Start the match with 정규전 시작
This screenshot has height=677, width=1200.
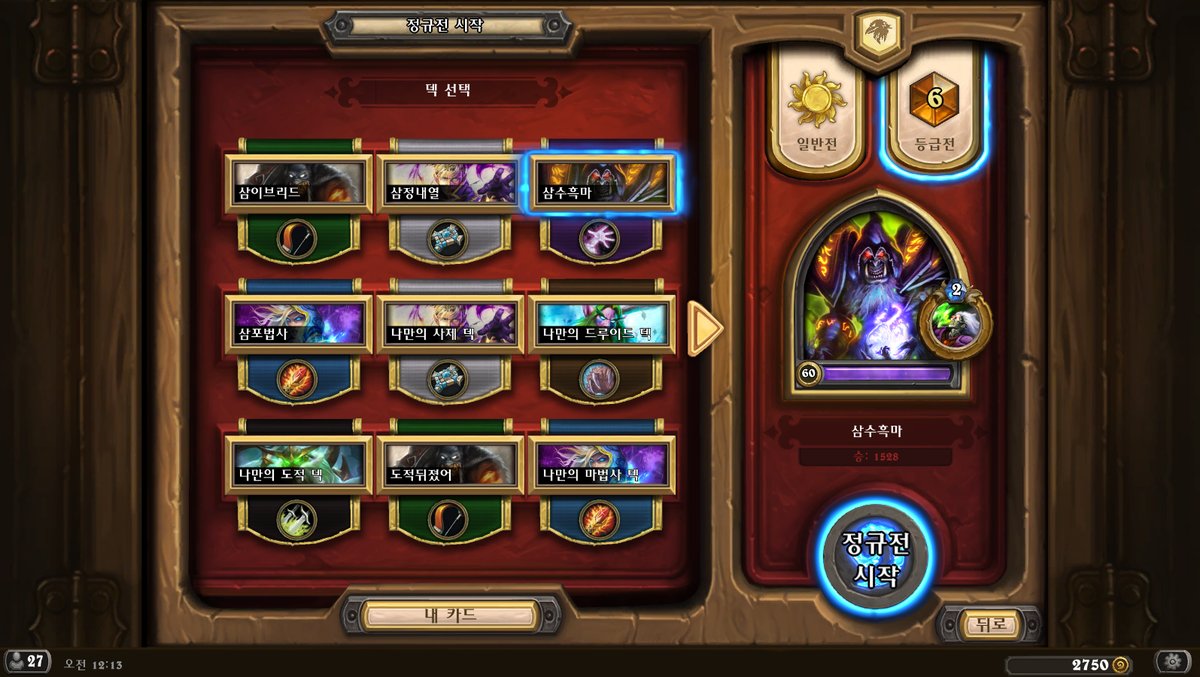(874, 558)
